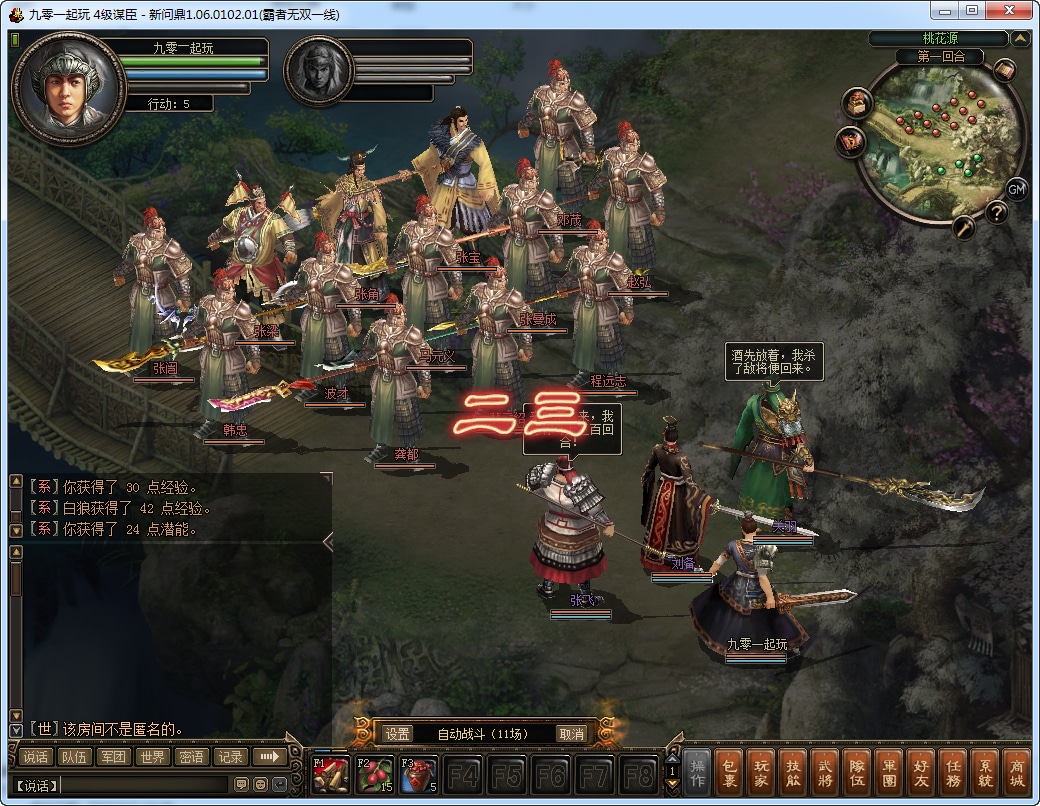
Task: Cancel auto-battle with the 取消 button
Action: [x=571, y=733]
